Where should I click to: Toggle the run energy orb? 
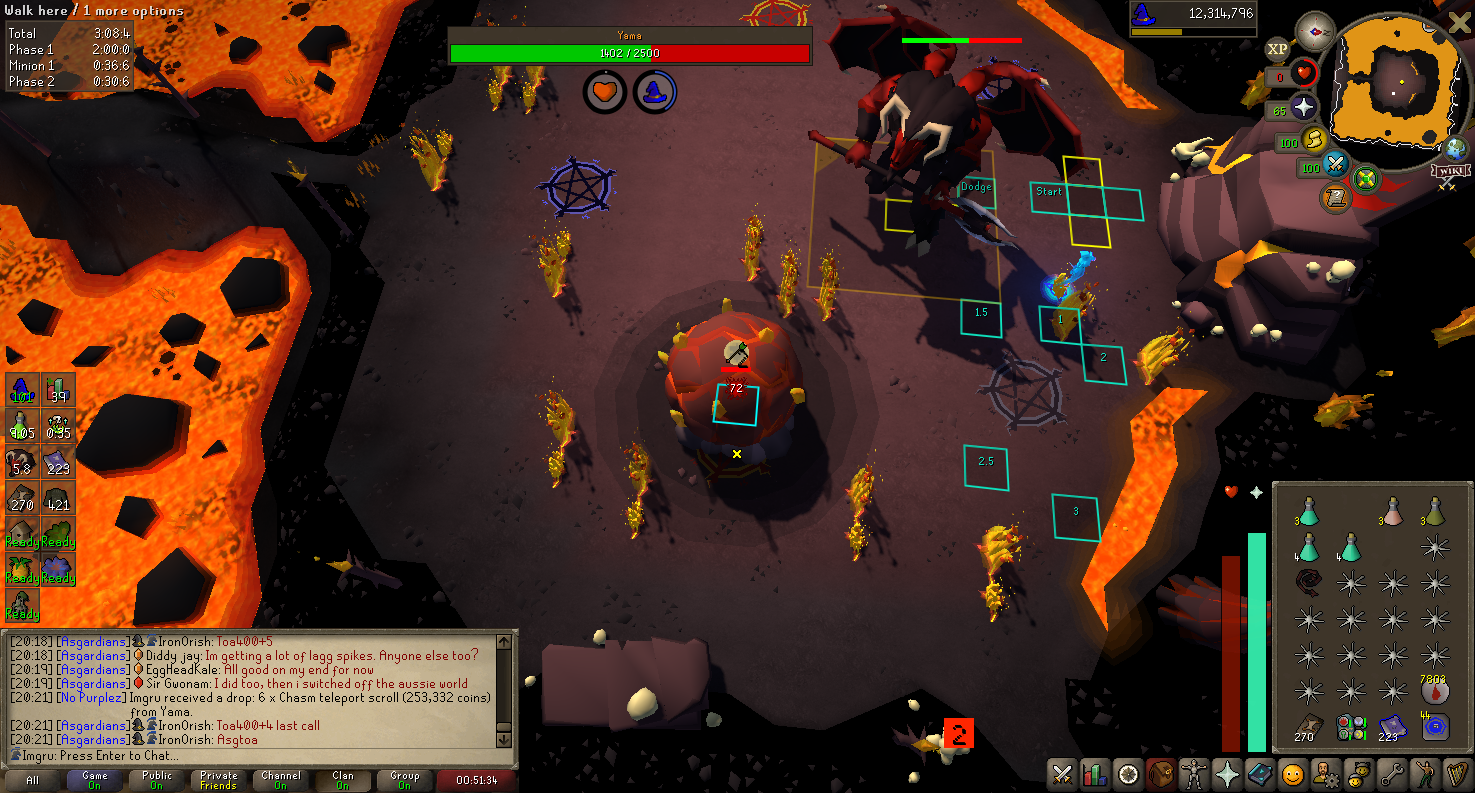(1315, 140)
